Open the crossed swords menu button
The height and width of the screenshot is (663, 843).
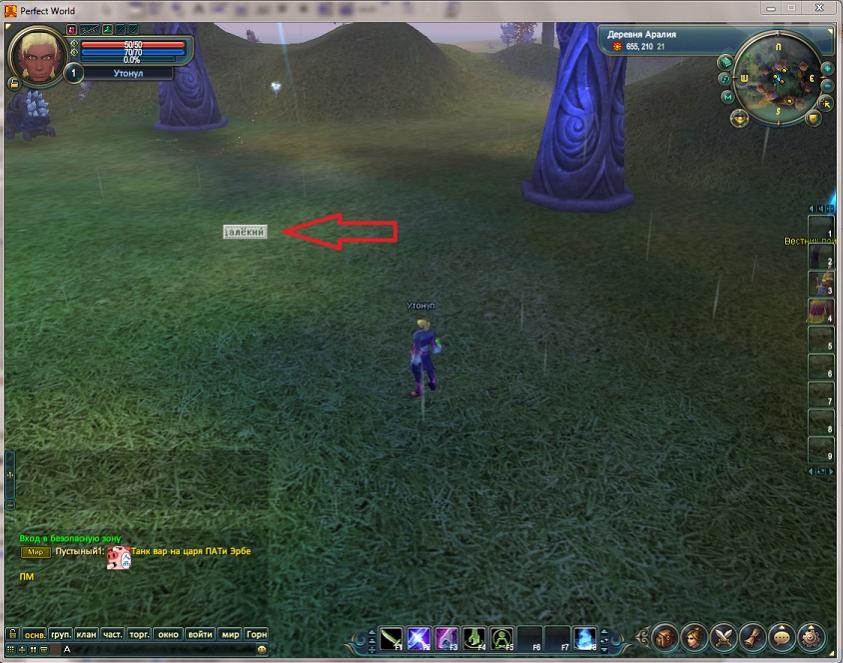point(723,636)
